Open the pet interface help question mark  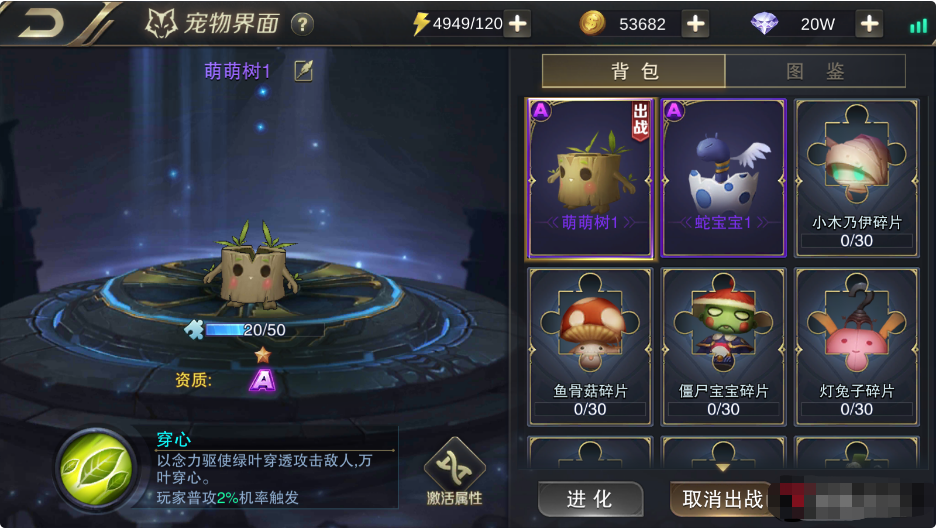(301, 24)
